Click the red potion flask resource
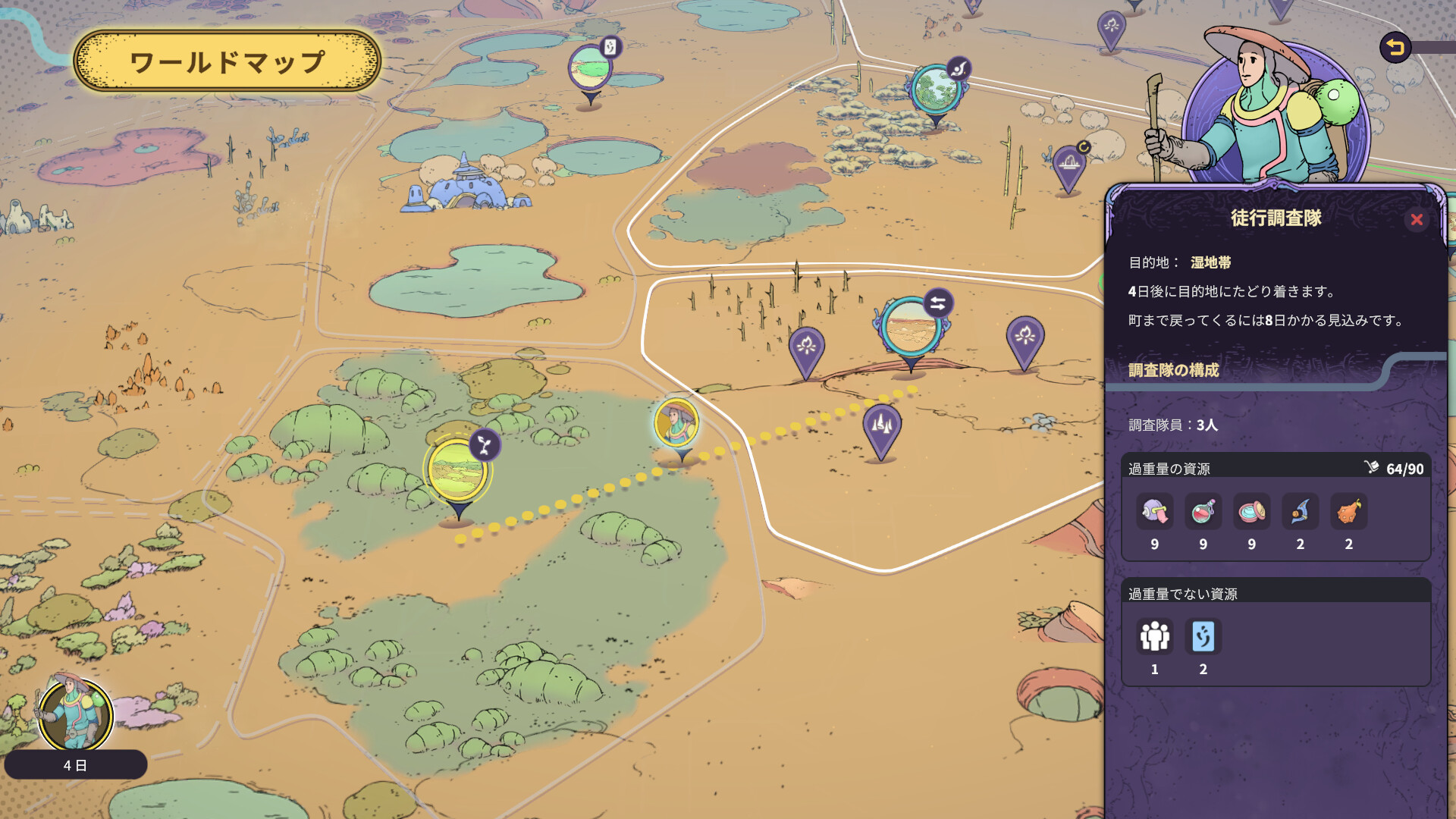The width and height of the screenshot is (1456, 819). point(1203,512)
